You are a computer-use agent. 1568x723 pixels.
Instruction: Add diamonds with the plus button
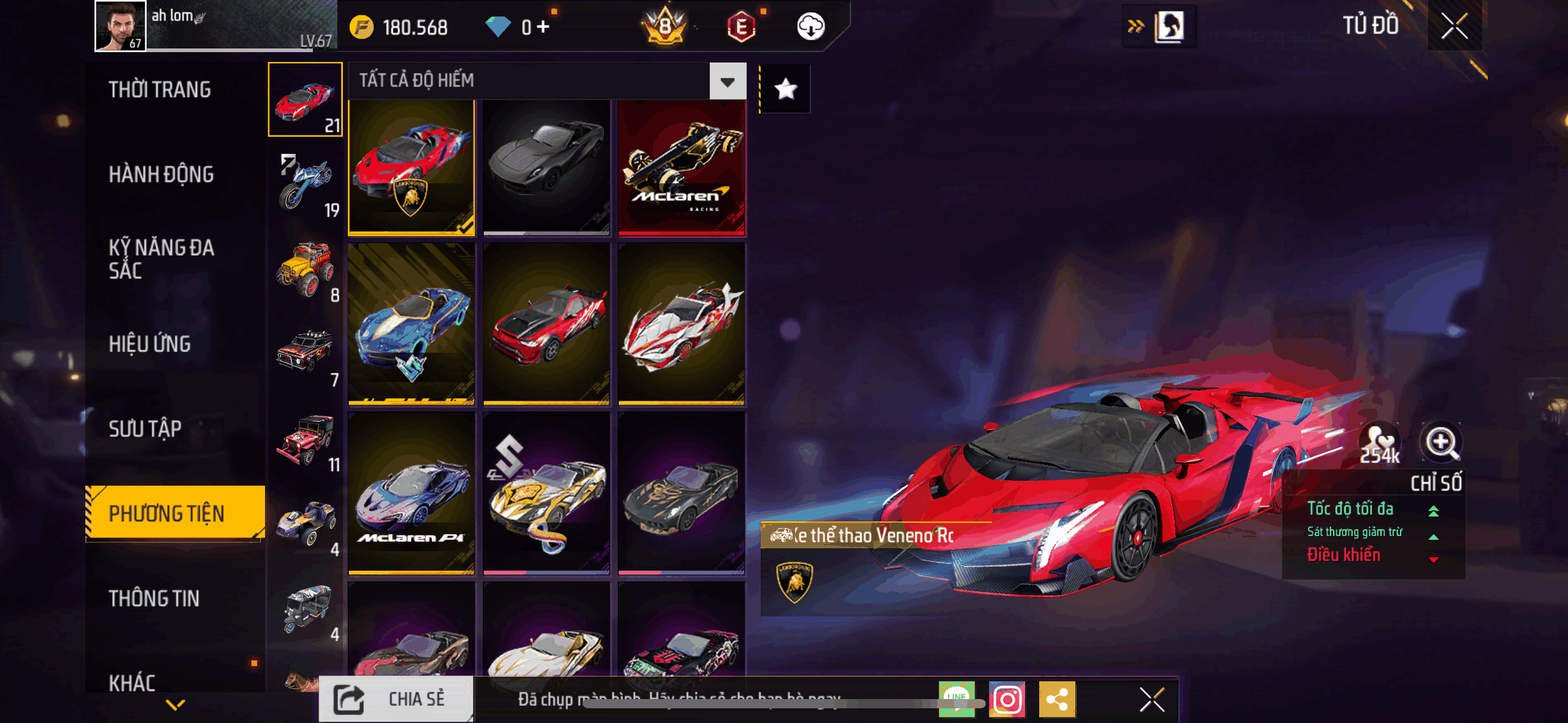543,27
